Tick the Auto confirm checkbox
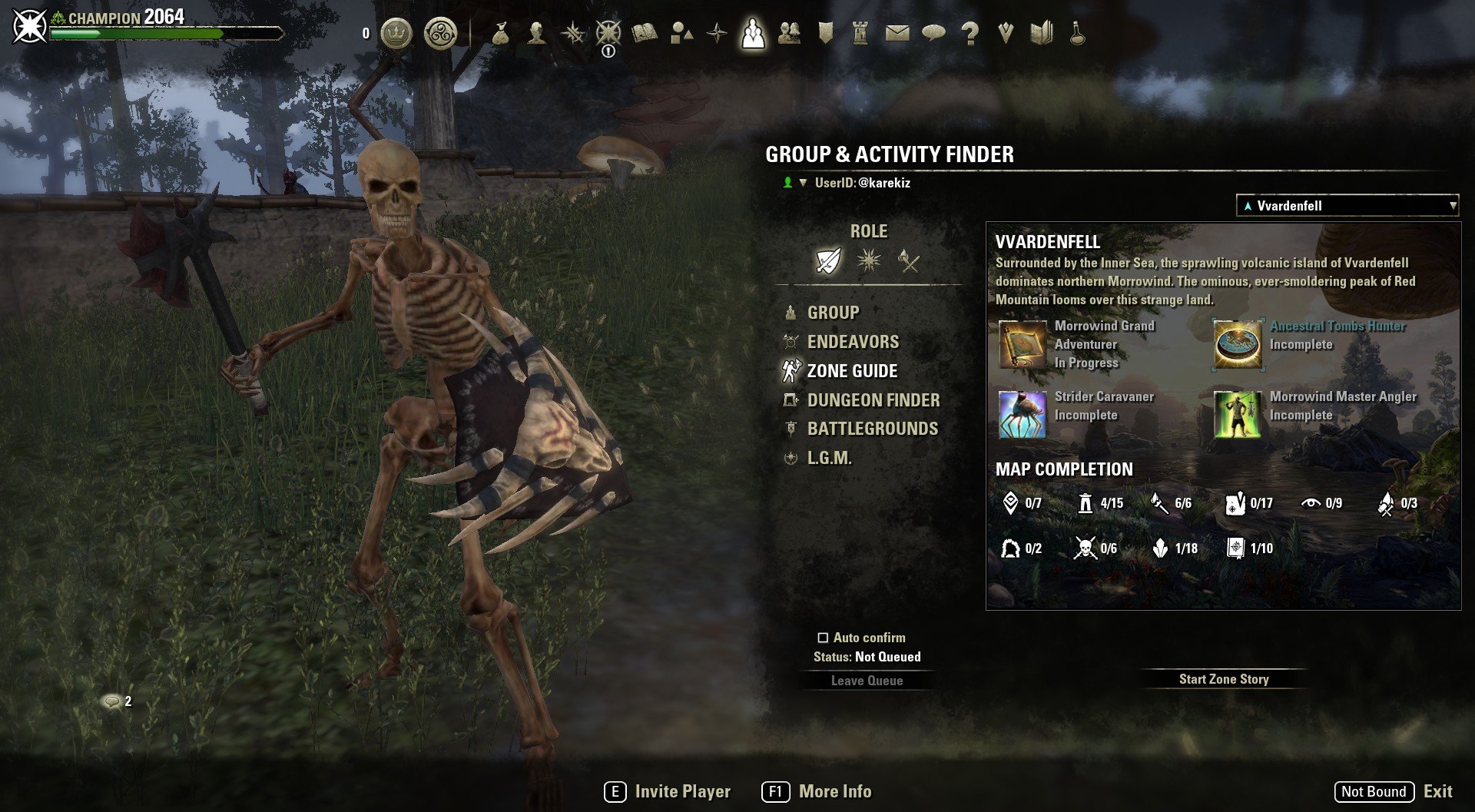This screenshot has height=812, width=1475. click(x=823, y=638)
